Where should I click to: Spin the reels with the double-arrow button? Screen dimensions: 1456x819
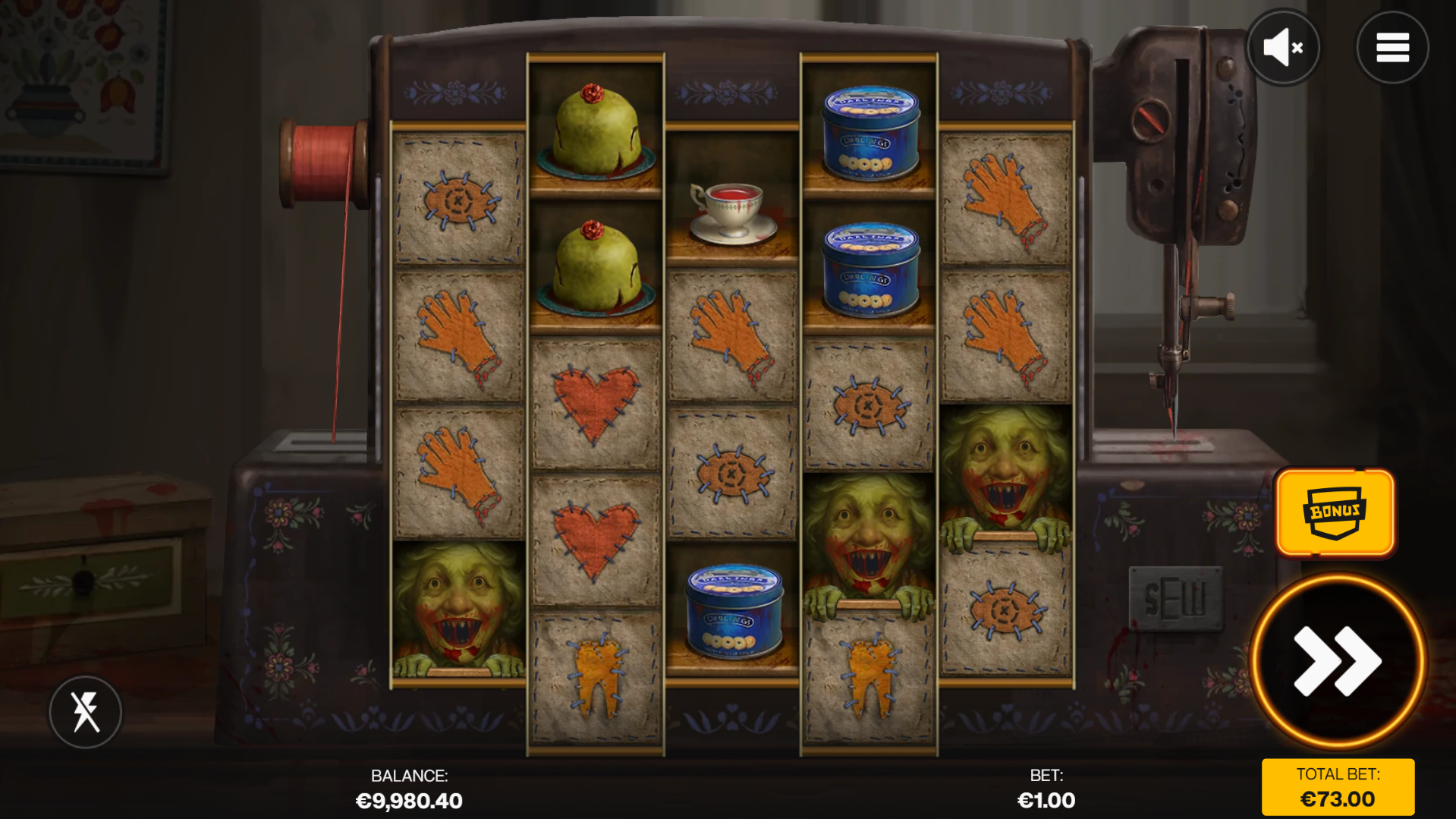click(x=1337, y=660)
